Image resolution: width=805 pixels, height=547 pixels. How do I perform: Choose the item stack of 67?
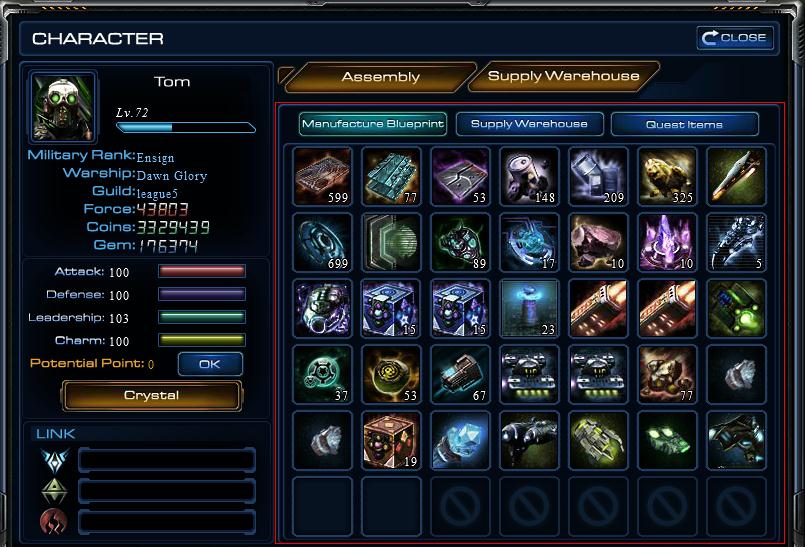click(x=461, y=375)
